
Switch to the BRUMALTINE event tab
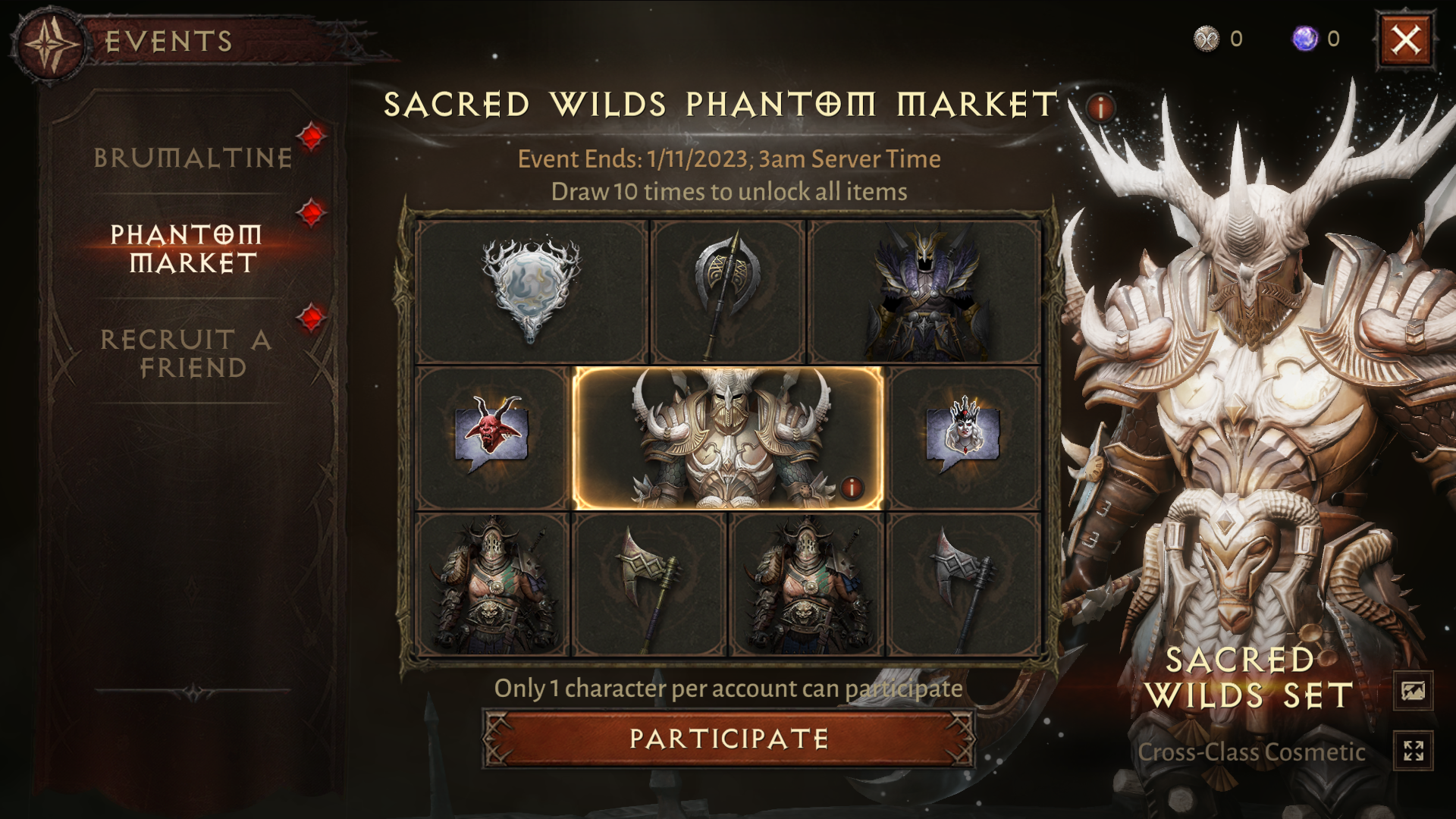pos(193,158)
